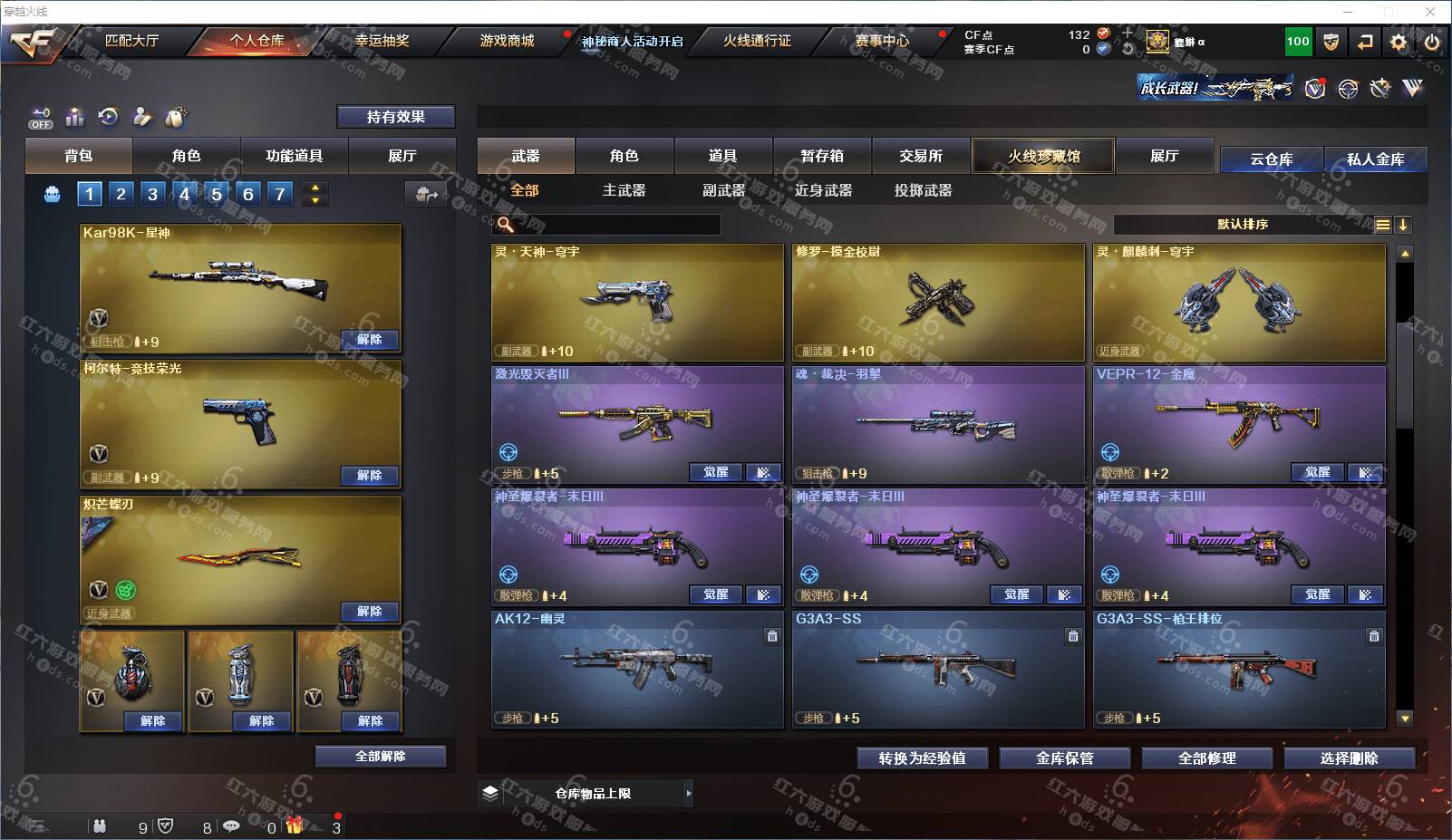
Task: Go to the 游戏商城 shop
Action: pyautogui.click(x=507, y=41)
